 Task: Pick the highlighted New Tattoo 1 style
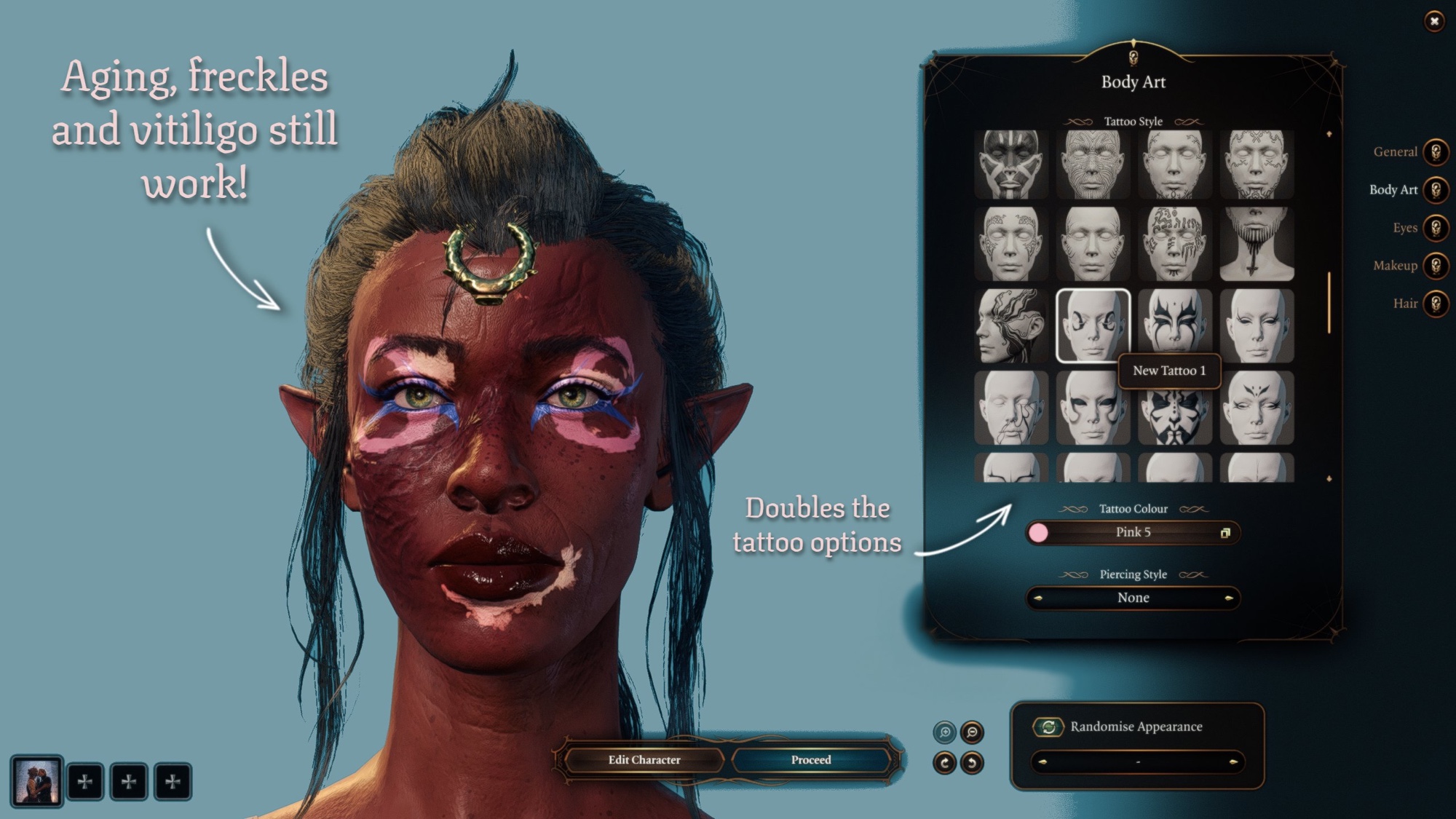coord(1092,325)
